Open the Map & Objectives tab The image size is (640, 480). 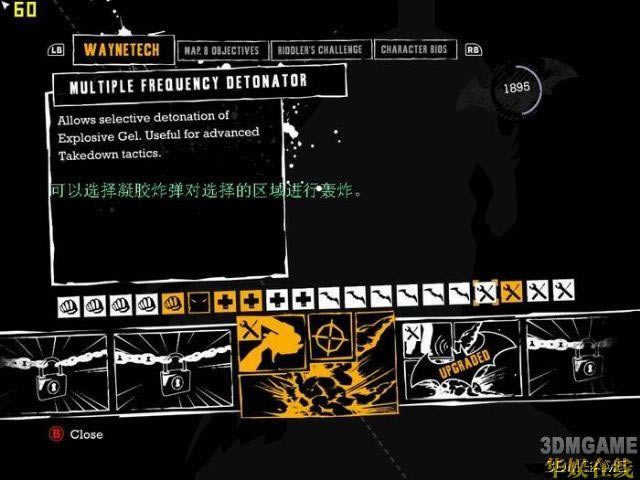click(221, 50)
